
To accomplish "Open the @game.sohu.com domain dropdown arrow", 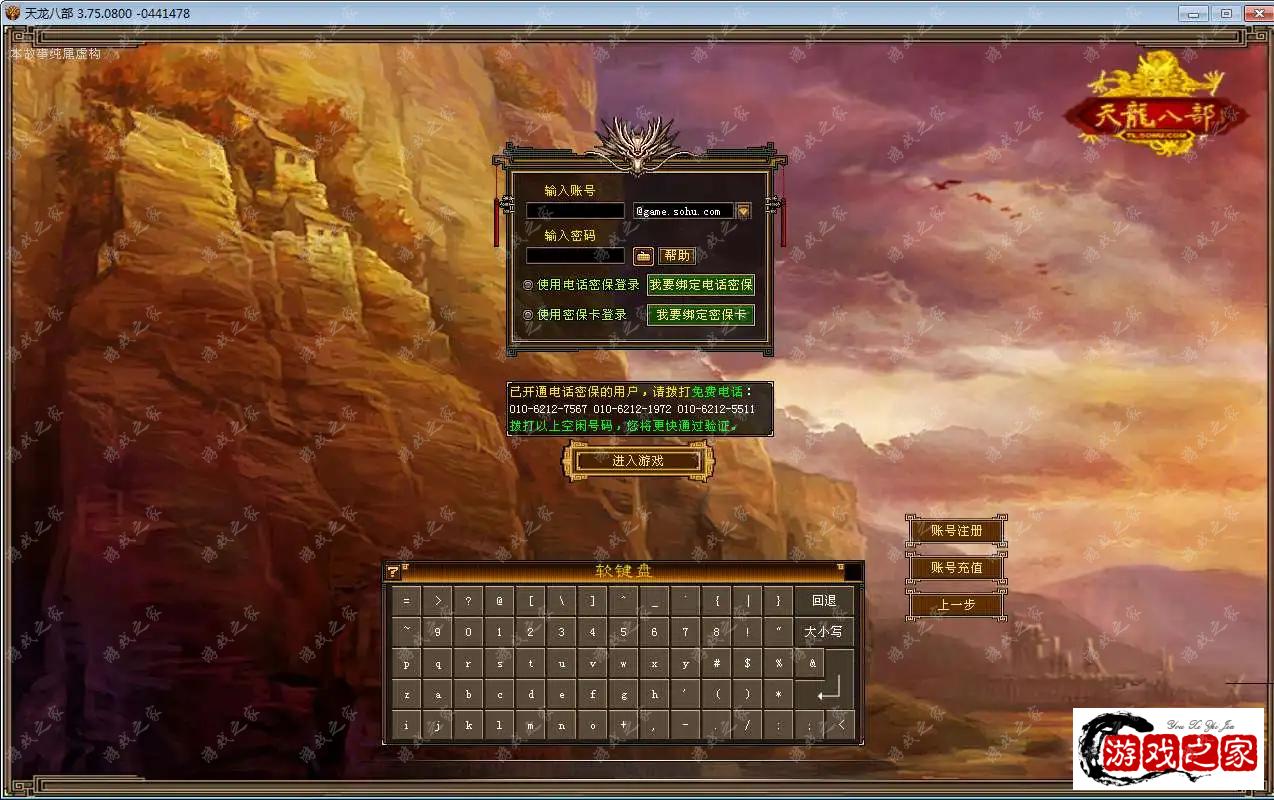I will [743, 211].
